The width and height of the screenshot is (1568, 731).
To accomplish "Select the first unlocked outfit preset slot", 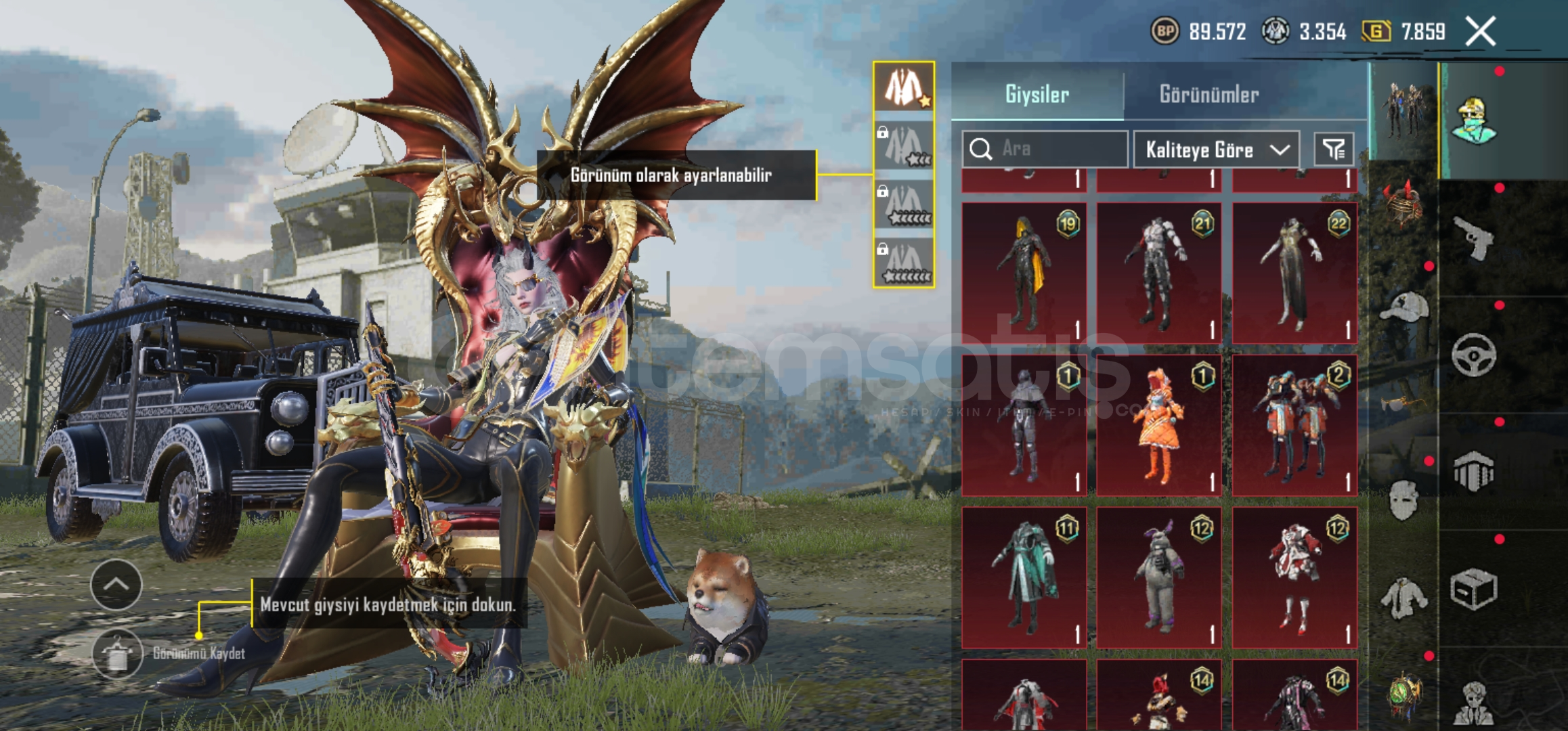I will tap(904, 87).
